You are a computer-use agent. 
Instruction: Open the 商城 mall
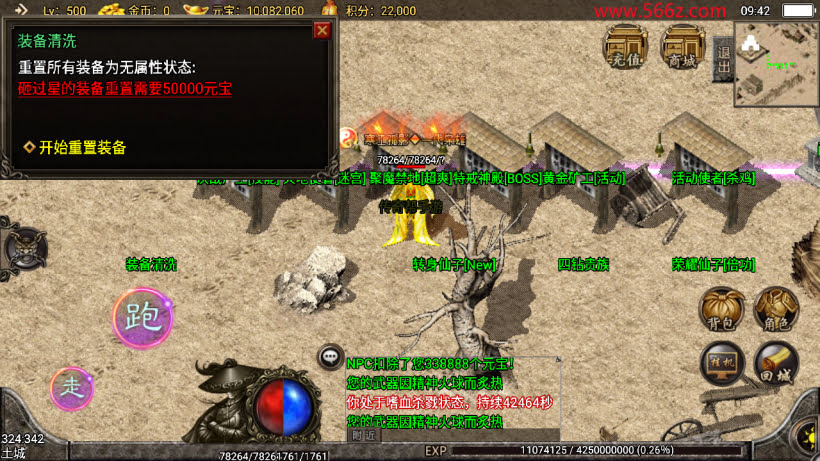684,47
